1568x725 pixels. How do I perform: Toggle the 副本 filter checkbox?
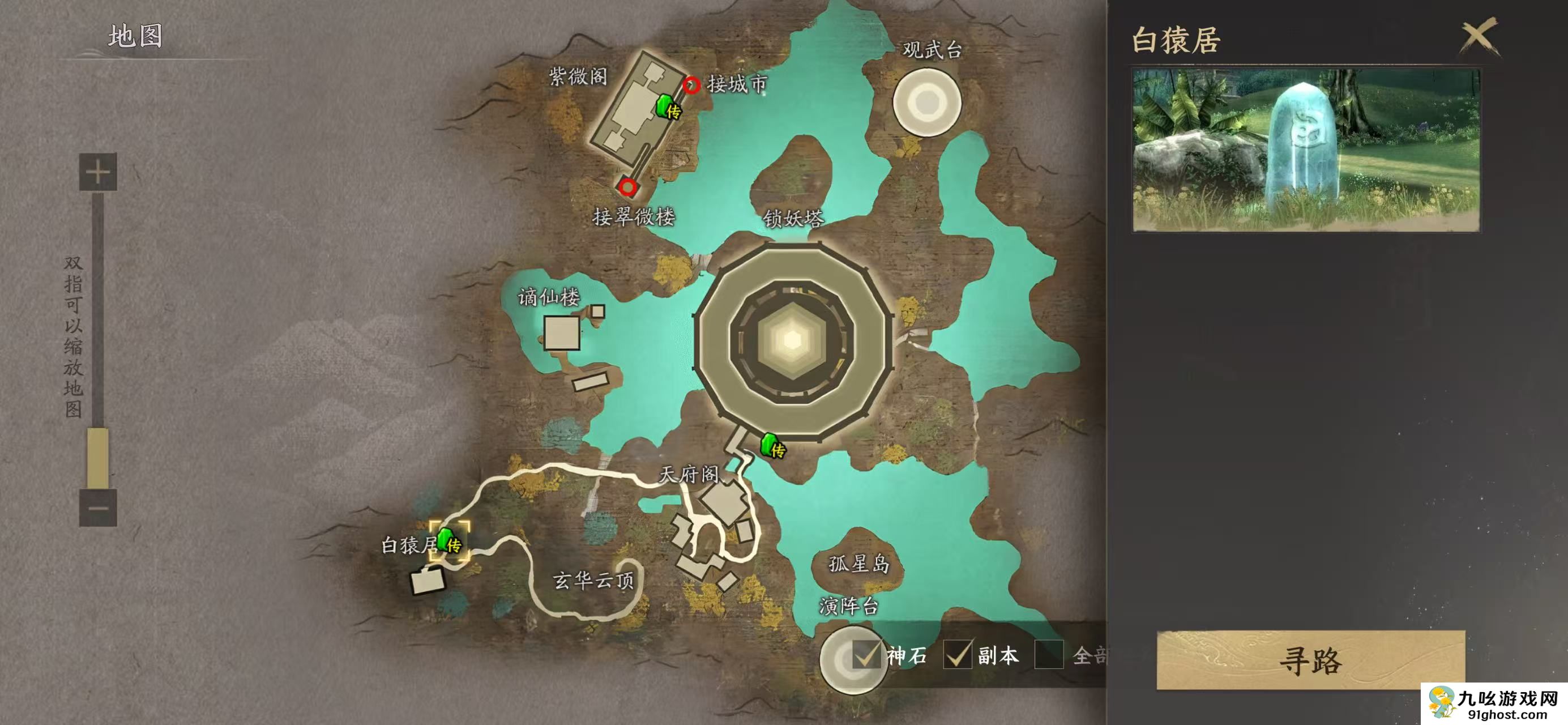957,655
